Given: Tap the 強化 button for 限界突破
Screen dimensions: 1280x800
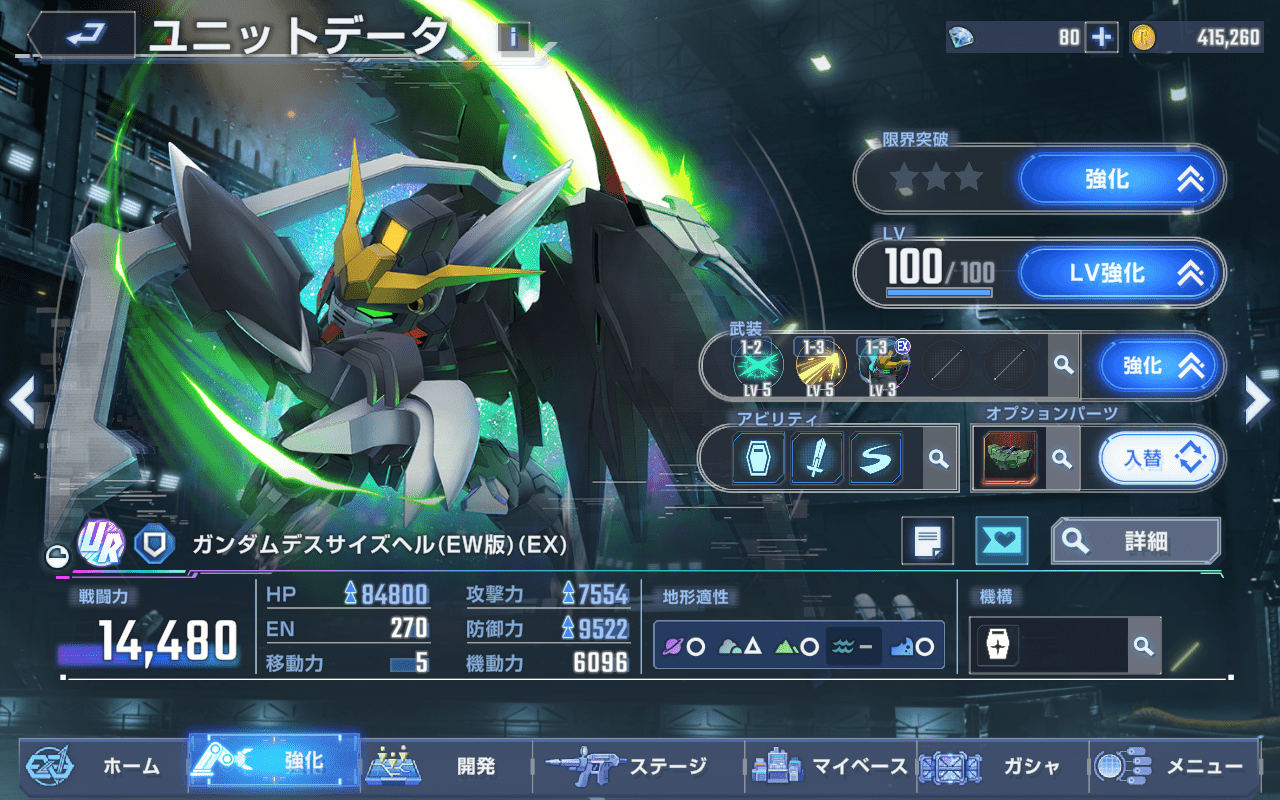Looking at the screenshot, I should tap(1121, 180).
